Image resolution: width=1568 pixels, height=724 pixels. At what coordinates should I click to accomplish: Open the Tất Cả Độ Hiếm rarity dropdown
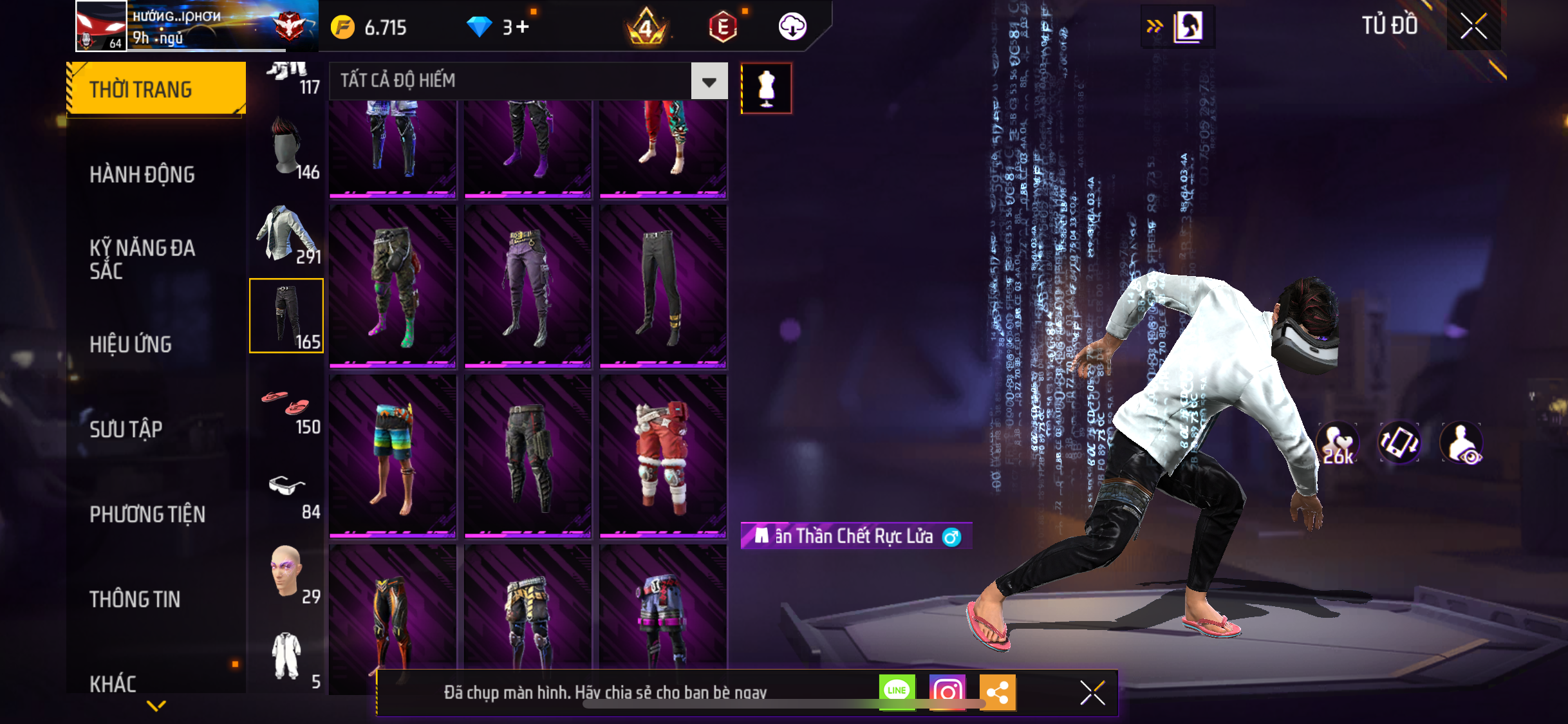pos(709,81)
